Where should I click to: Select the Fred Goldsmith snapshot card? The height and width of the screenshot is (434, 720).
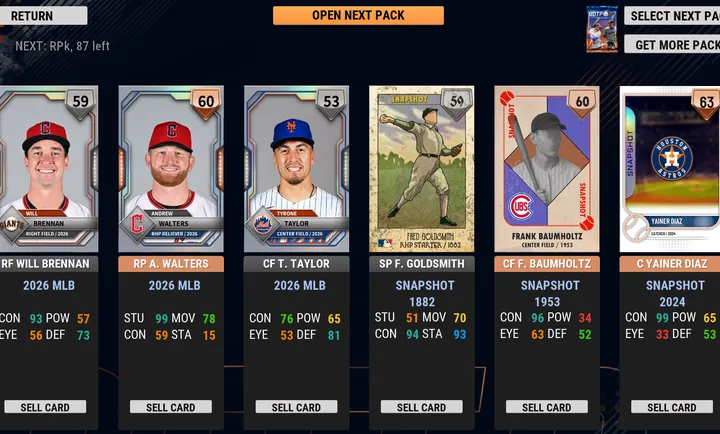coord(421,168)
